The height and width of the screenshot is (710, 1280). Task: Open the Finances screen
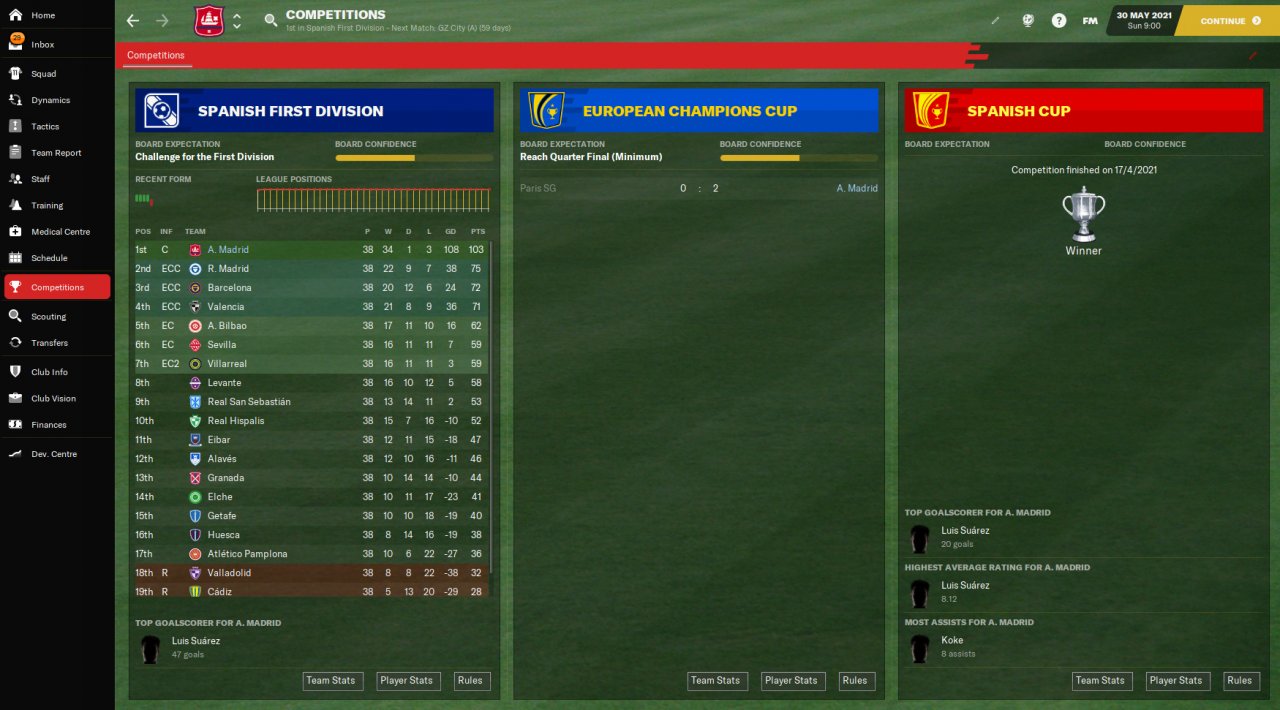coord(49,425)
